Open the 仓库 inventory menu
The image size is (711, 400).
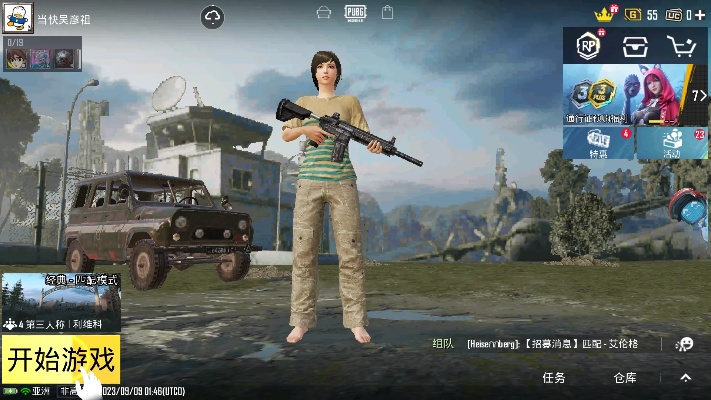tap(625, 378)
